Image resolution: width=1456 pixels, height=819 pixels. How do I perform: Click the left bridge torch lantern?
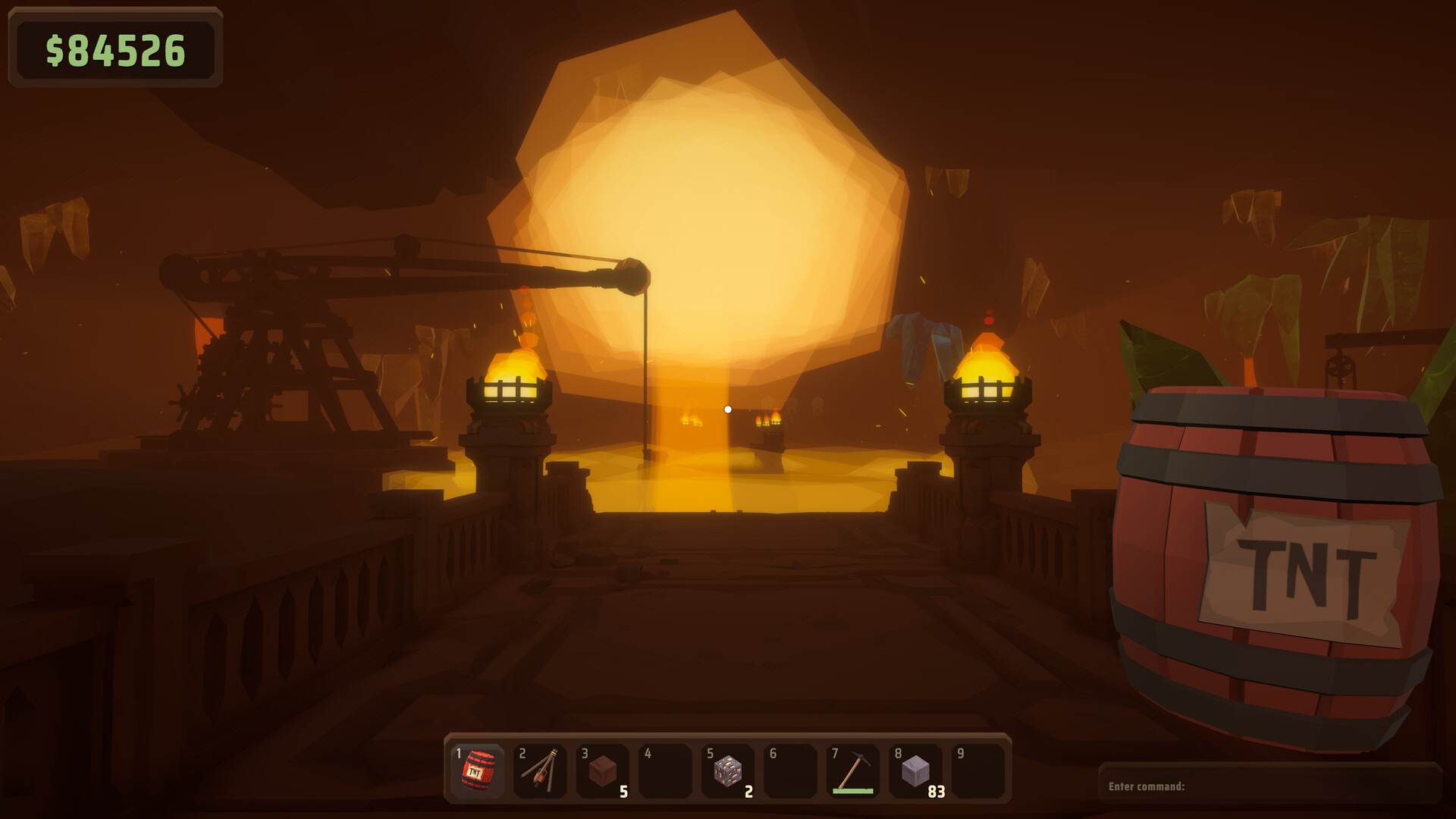(510, 383)
